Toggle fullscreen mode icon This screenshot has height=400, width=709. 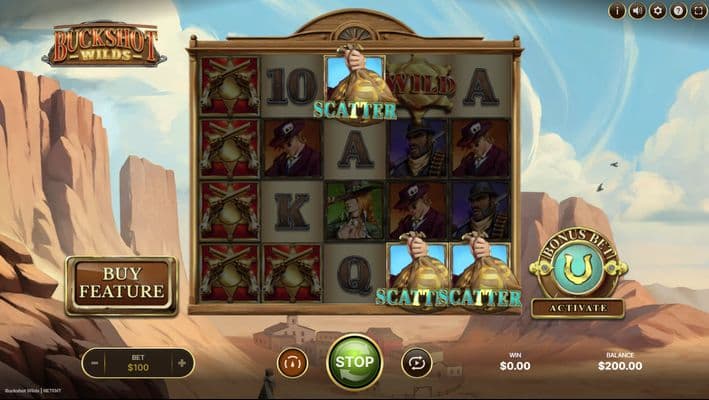click(x=698, y=11)
